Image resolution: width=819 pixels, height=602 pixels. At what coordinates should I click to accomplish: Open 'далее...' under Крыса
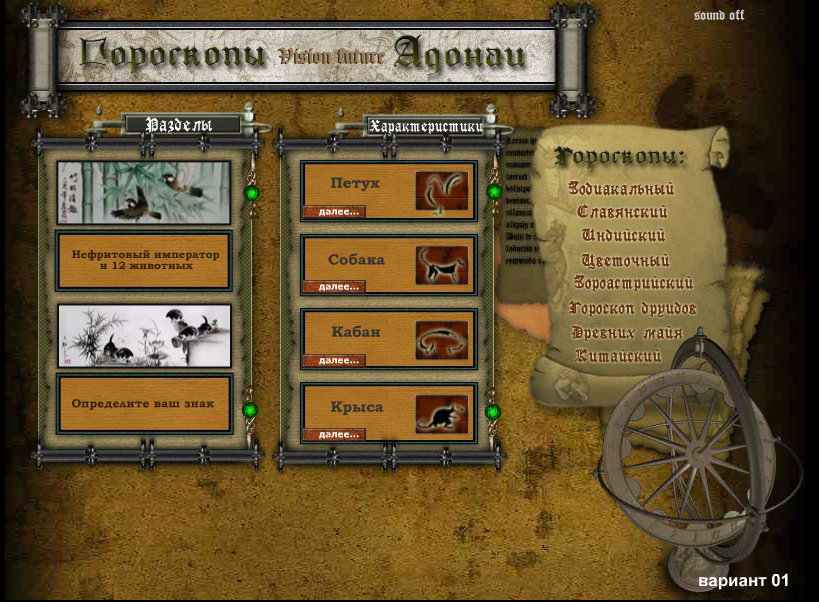pos(333,434)
